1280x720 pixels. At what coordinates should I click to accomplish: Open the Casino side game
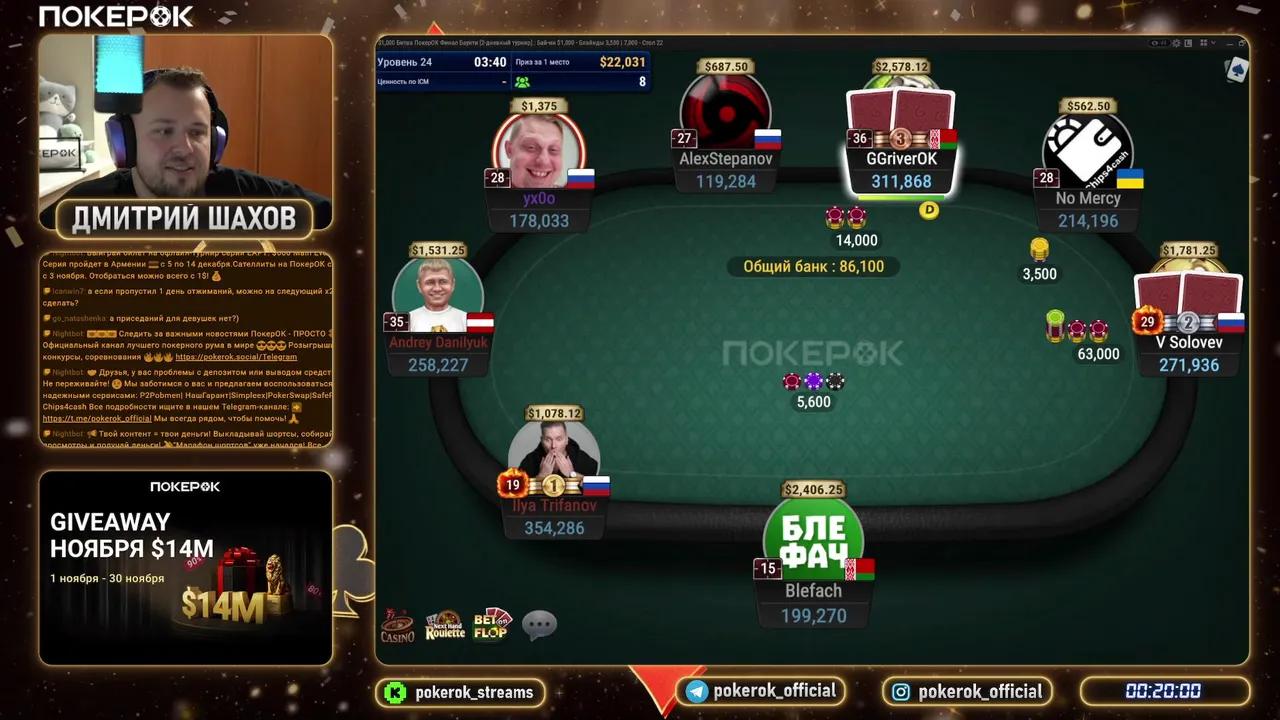(399, 625)
